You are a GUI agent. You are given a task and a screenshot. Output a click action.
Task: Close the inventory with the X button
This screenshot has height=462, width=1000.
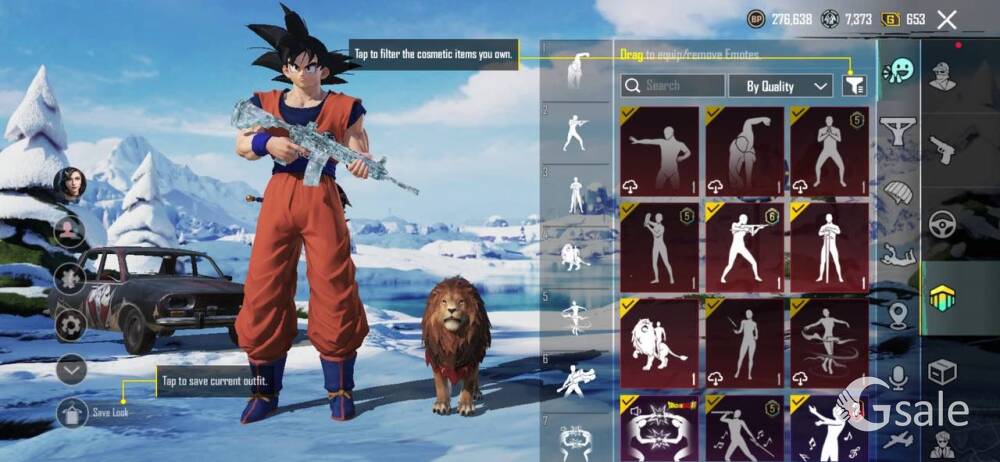pyautogui.click(x=947, y=19)
